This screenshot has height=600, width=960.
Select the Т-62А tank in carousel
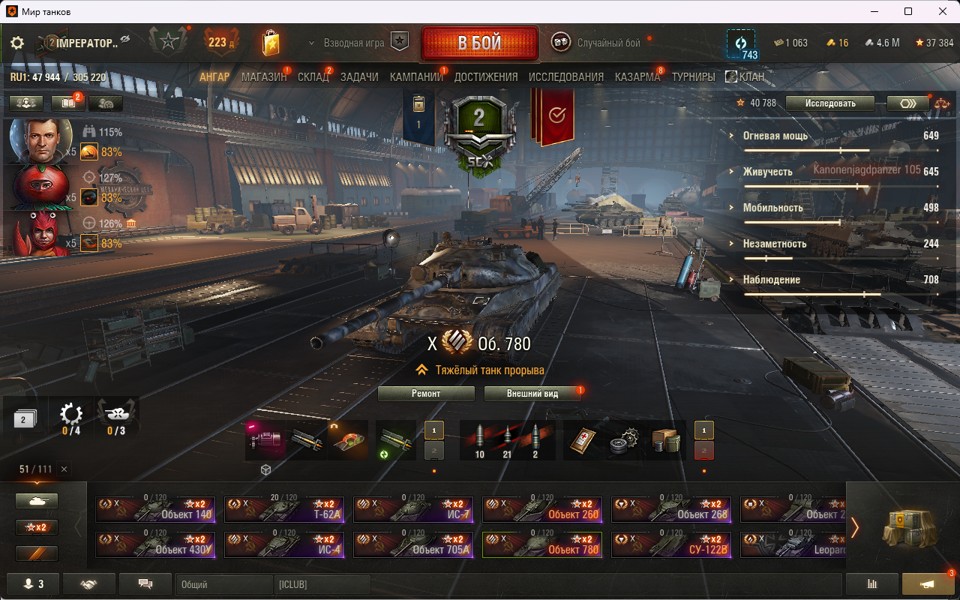(x=284, y=510)
